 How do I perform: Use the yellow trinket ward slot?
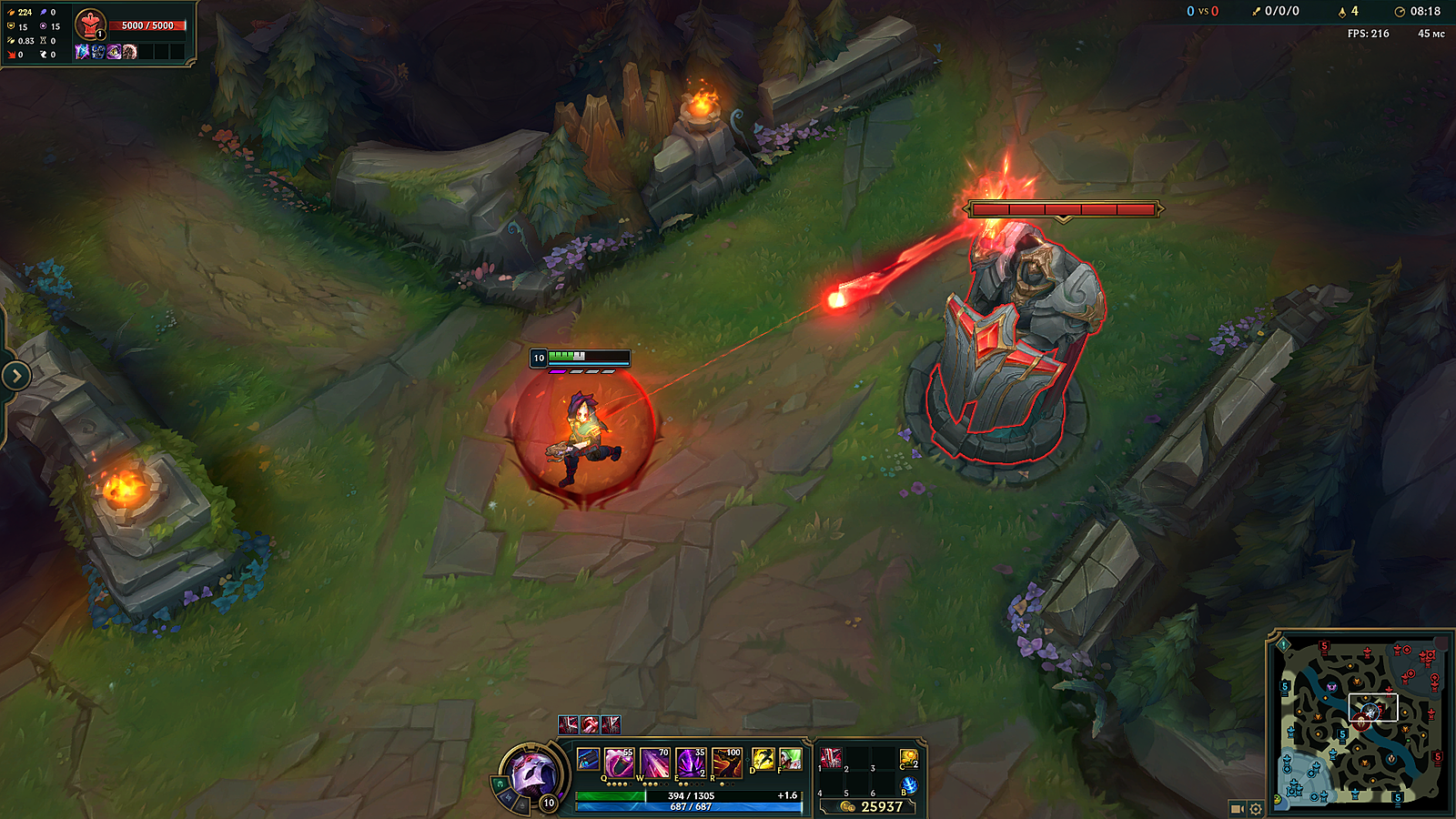[x=908, y=758]
